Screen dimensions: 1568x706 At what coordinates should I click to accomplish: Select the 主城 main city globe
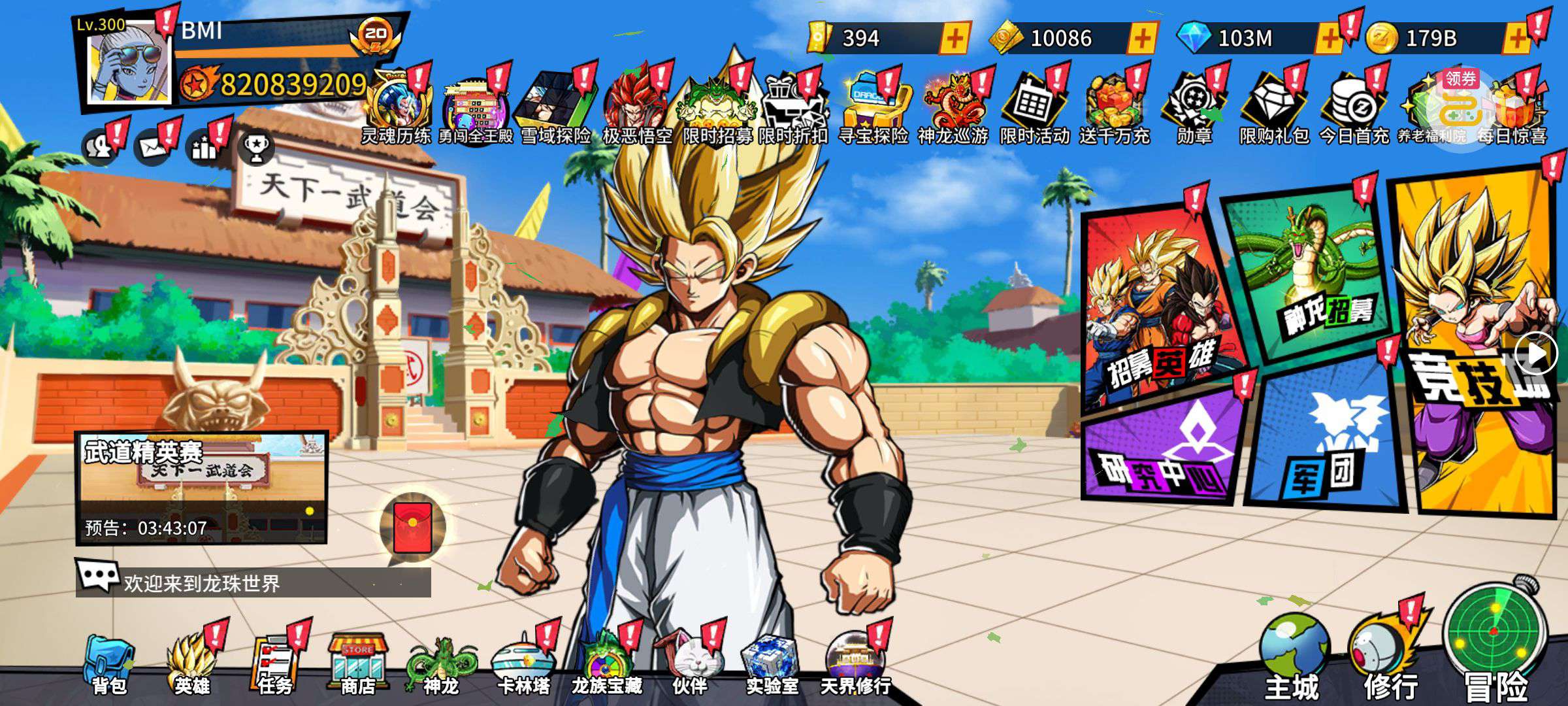tap(1294, 654)
